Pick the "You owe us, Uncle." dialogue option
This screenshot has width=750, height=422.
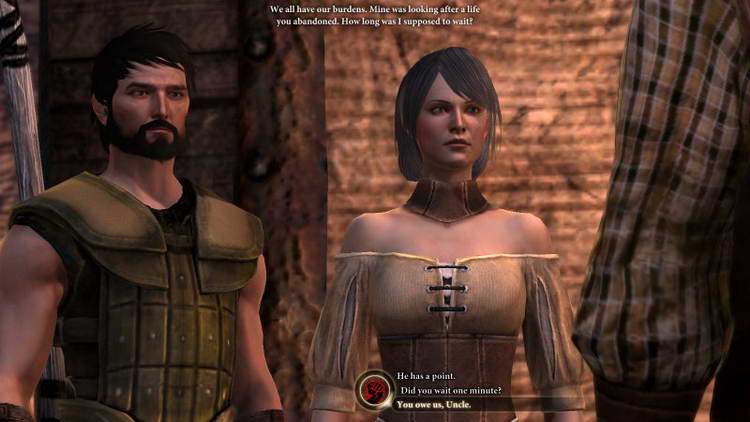pyautogui.click(x=435, y=404)
